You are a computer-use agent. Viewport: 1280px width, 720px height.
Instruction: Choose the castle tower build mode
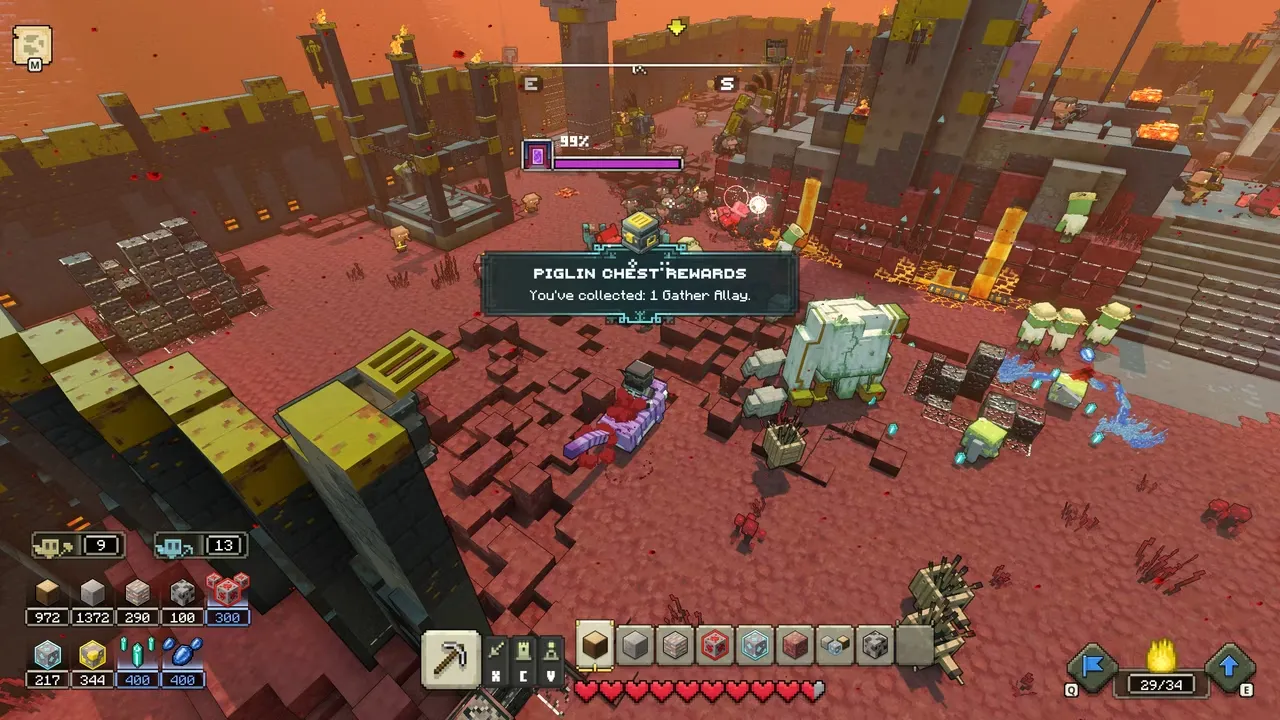(522, 651)
